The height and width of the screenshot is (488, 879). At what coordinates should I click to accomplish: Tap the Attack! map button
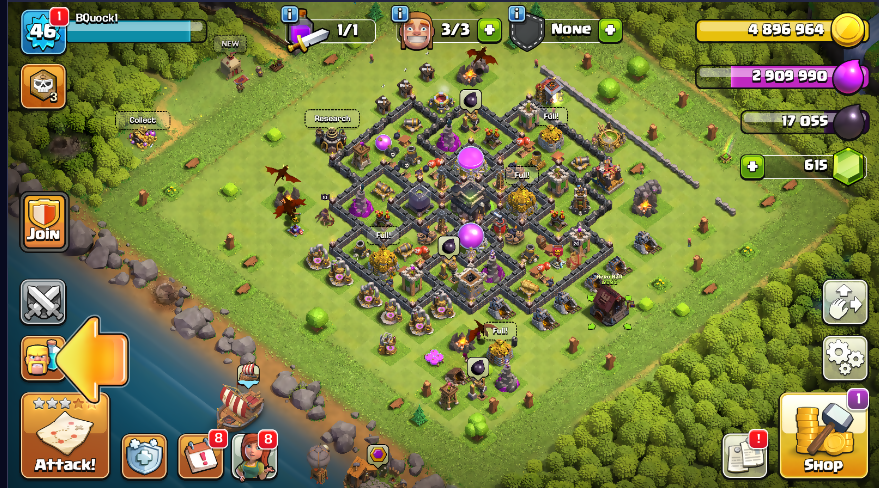pyautogui.click(x=65, y=437)
